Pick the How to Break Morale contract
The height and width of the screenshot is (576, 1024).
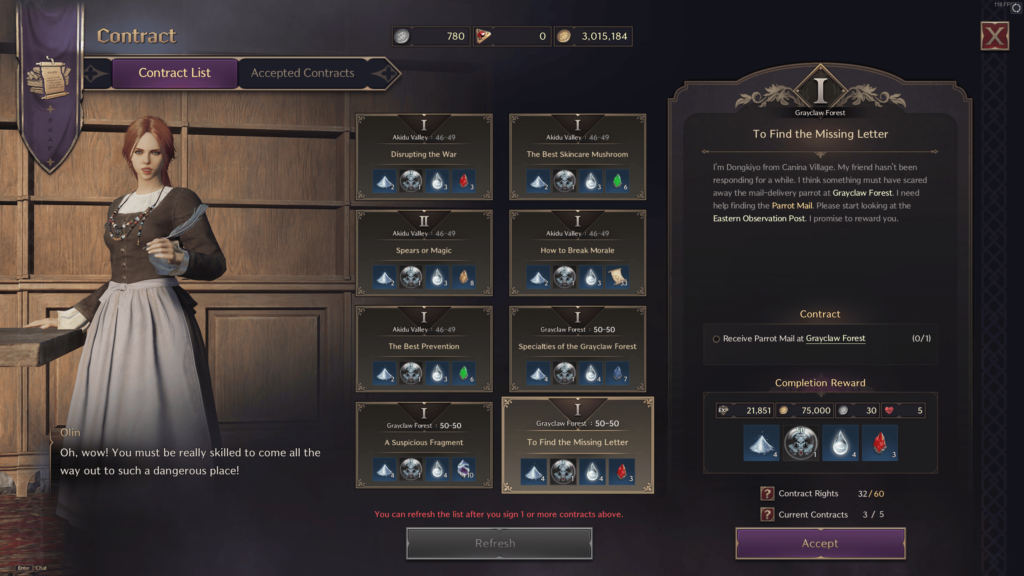tap(577, 251)
